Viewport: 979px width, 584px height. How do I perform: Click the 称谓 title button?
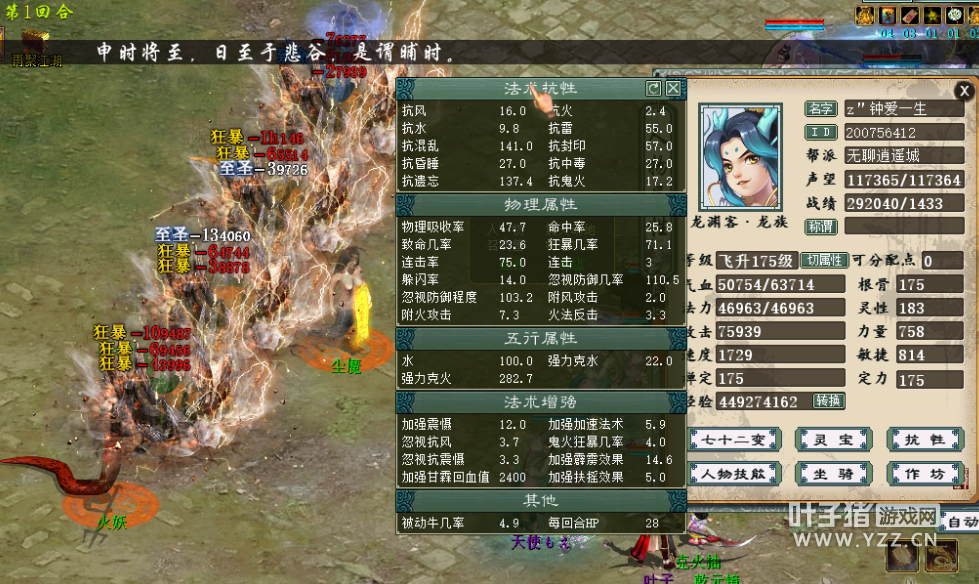[822, 227]
